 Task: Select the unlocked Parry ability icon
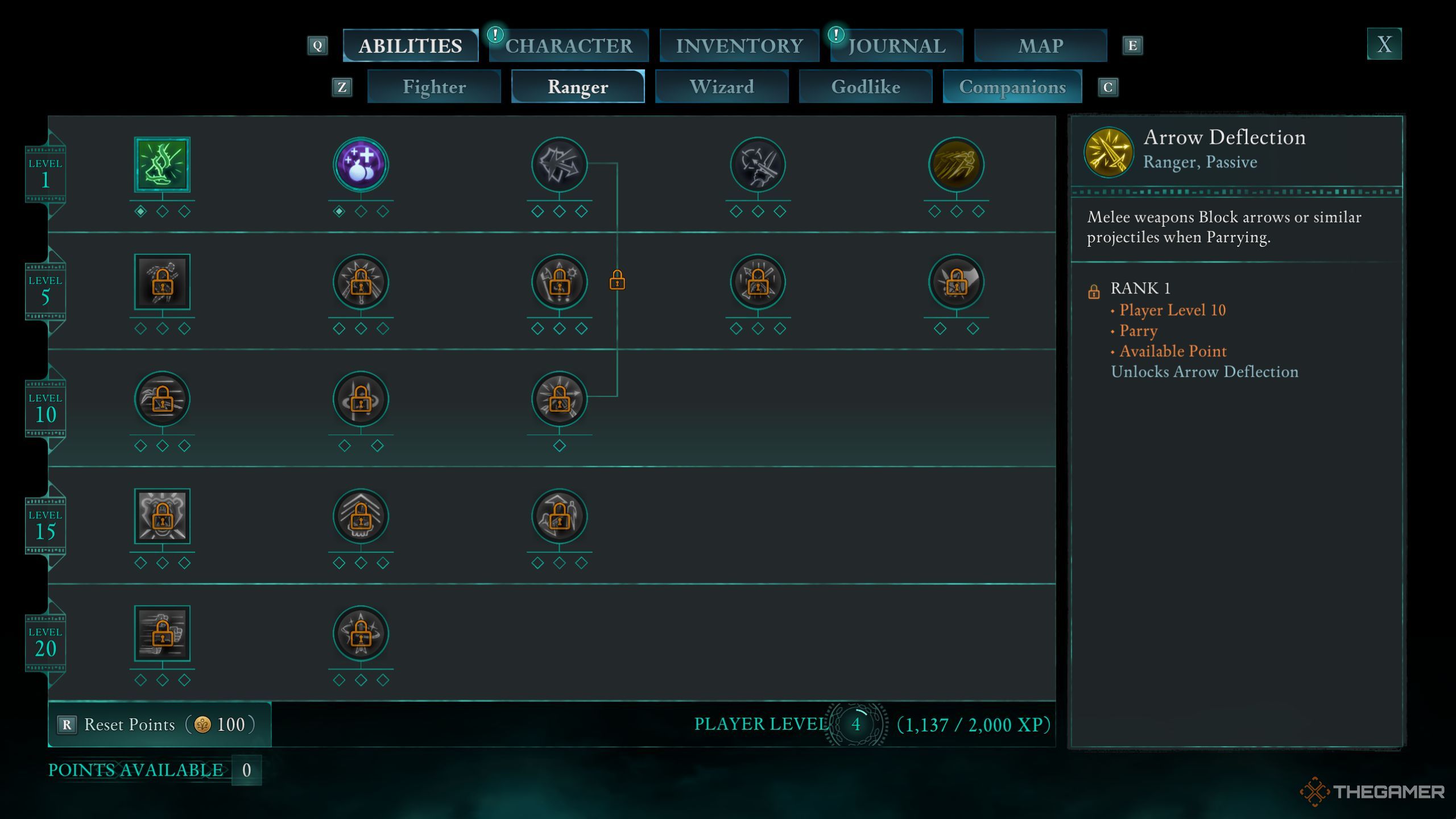pyautogui.click(x=559, y=164)
